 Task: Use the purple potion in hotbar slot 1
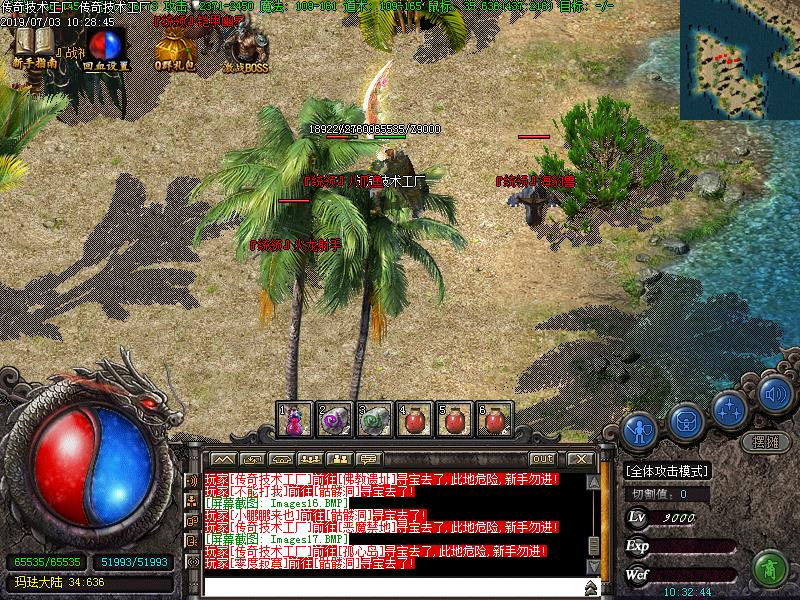[x=295, y=419]
